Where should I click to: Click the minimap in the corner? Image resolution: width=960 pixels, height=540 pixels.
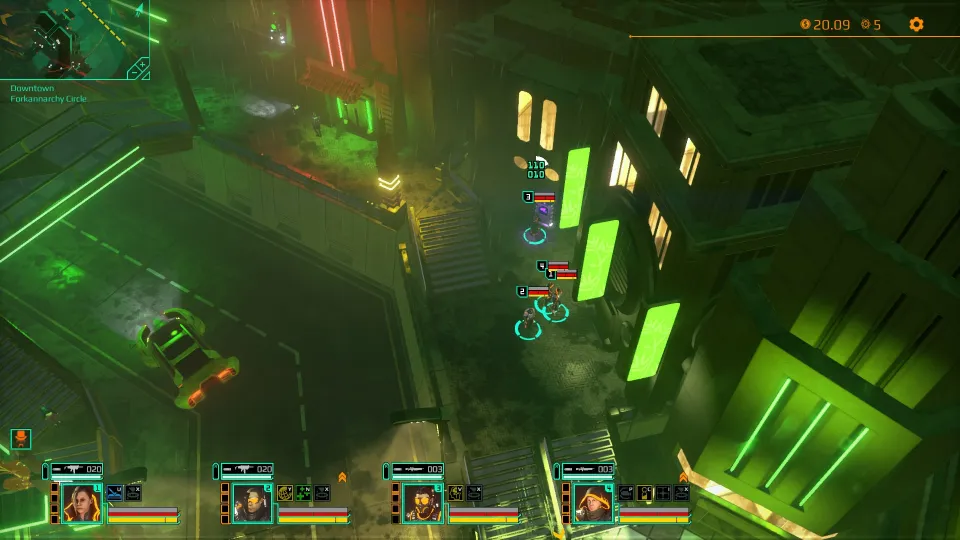[x=70, y=38]
